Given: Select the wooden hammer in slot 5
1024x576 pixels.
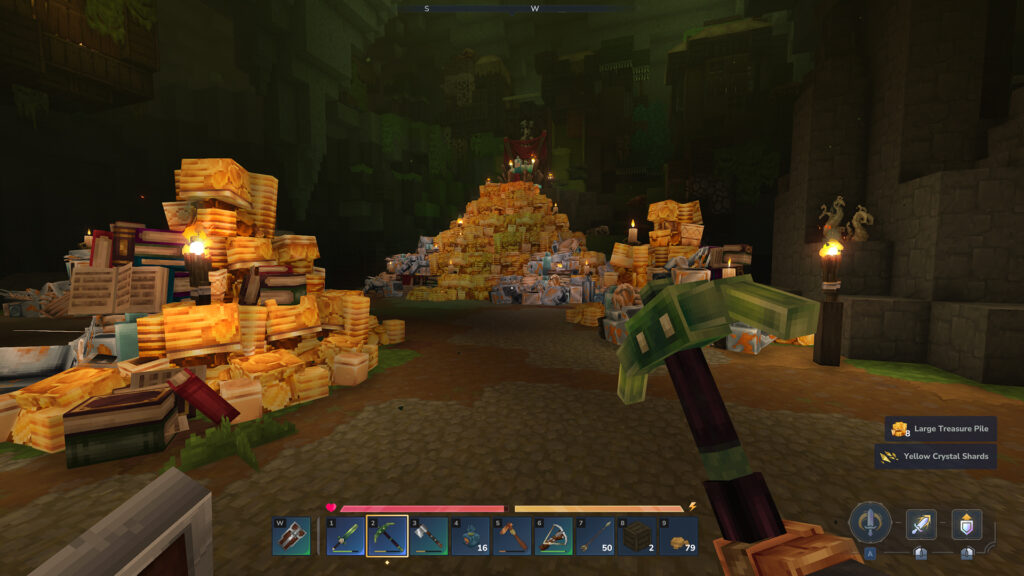Looking at the screenshot, I should 512,536.
